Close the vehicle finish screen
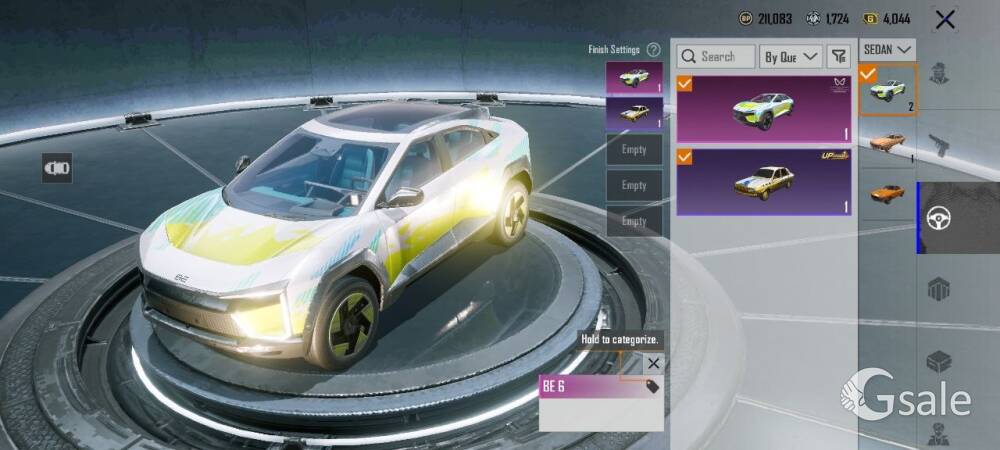 click(x=943, y=19)
